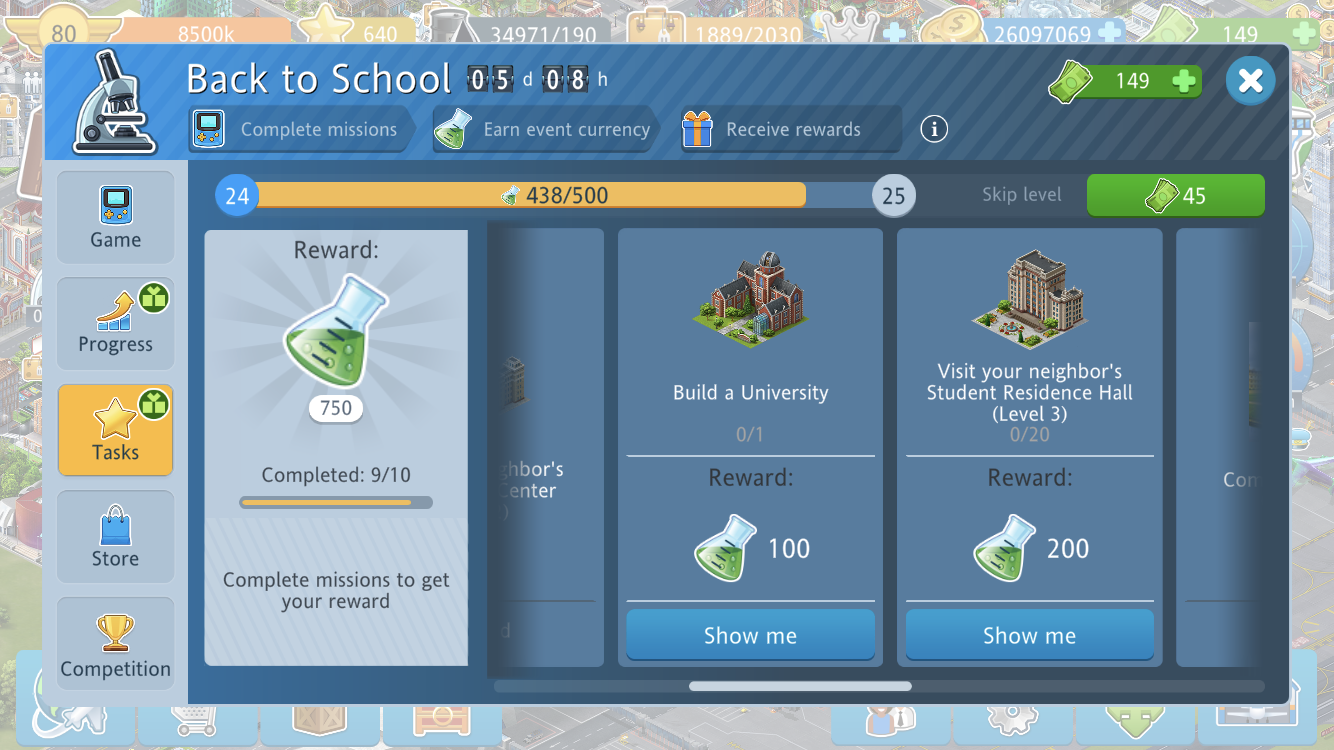The width and height of the screenshot is (1334, 750).
Task: Select the Tasks tab
Action: [115, 430]
